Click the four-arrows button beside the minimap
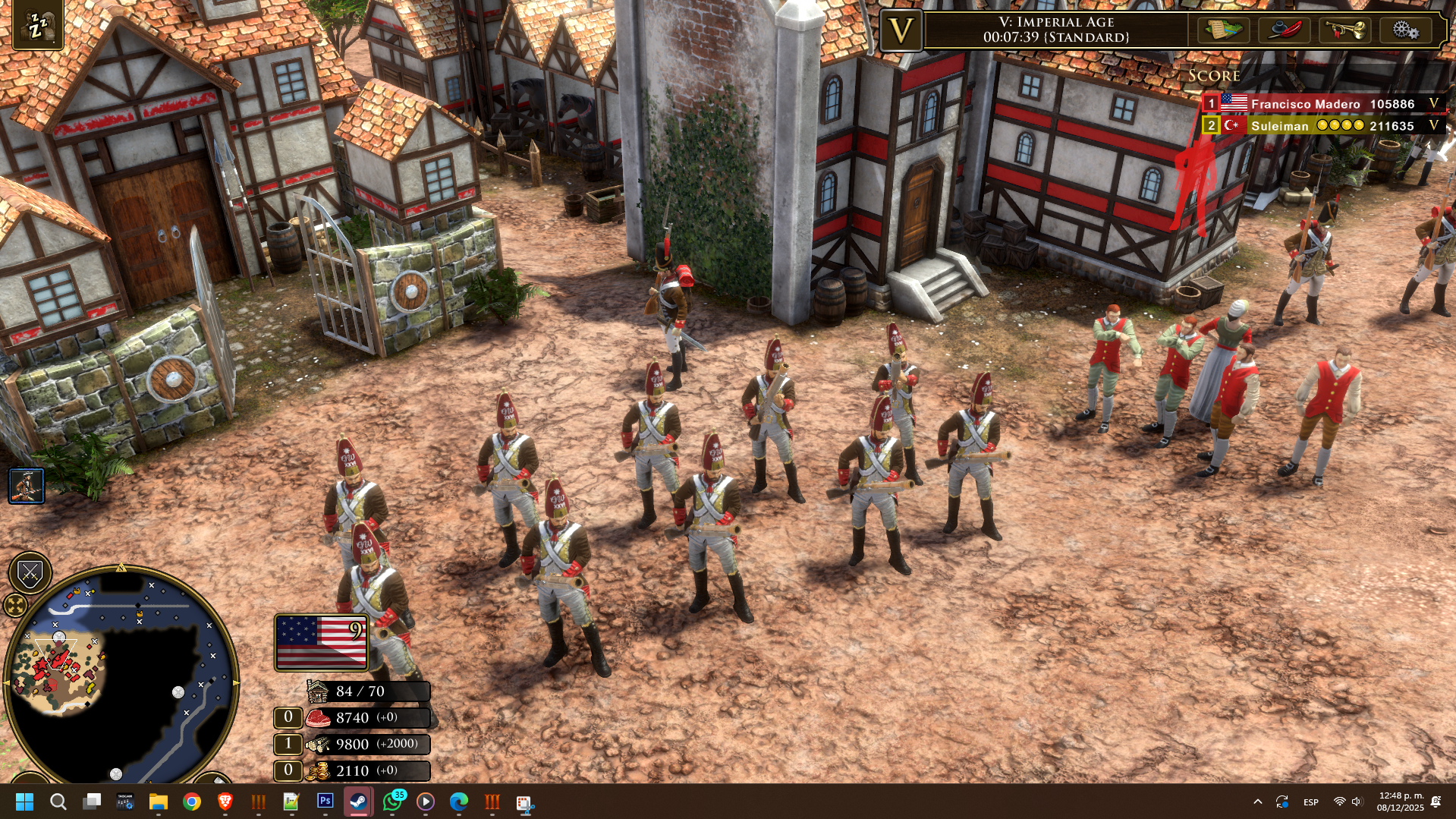Screen dimensions: 1456x819 point(15,605)
